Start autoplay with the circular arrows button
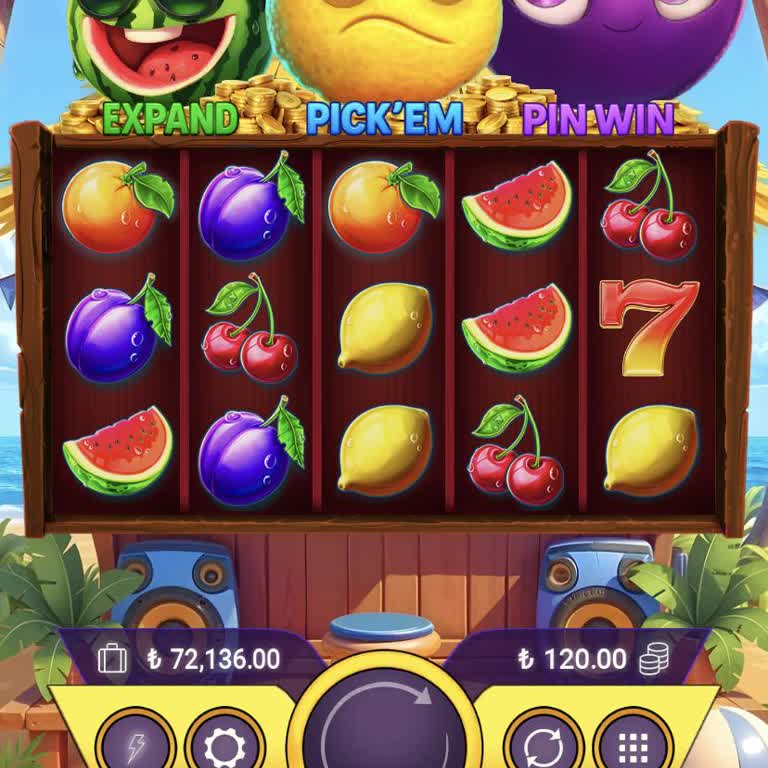The image size is (768, 768). (x=543, y=745)
